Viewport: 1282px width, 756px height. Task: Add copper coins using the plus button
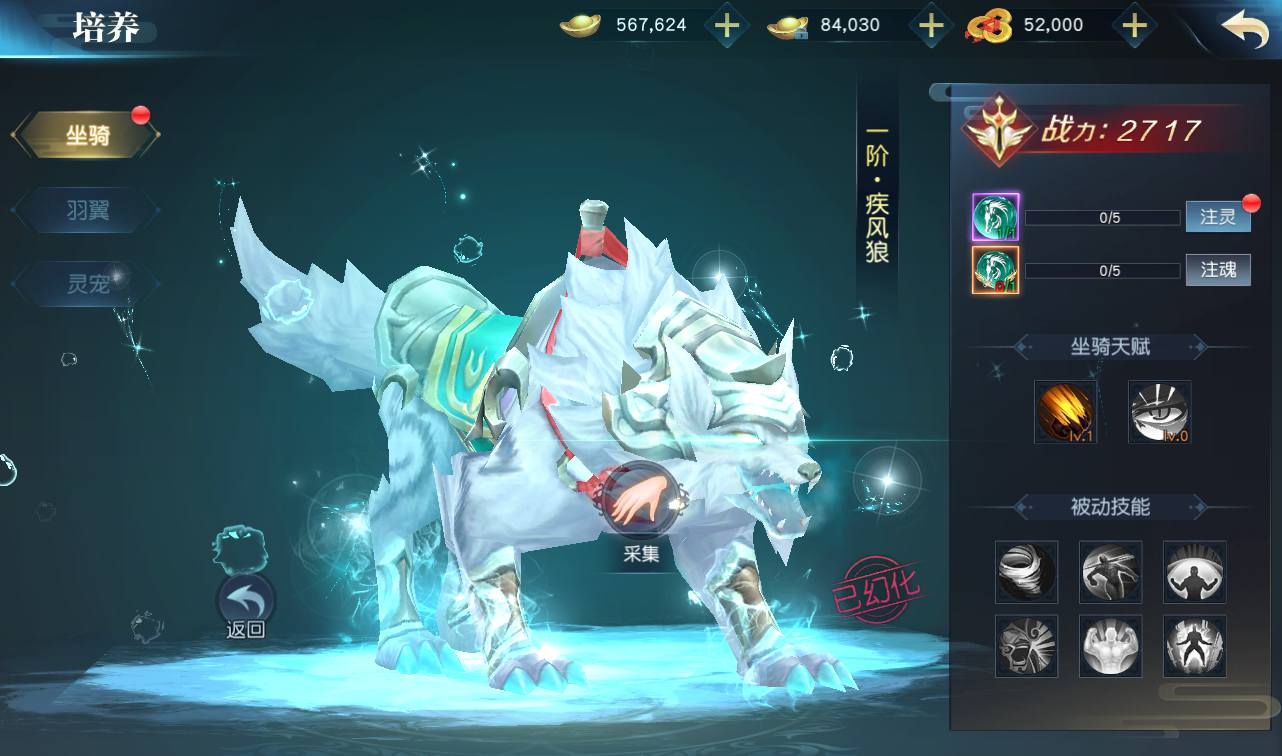click(1133, 26)
